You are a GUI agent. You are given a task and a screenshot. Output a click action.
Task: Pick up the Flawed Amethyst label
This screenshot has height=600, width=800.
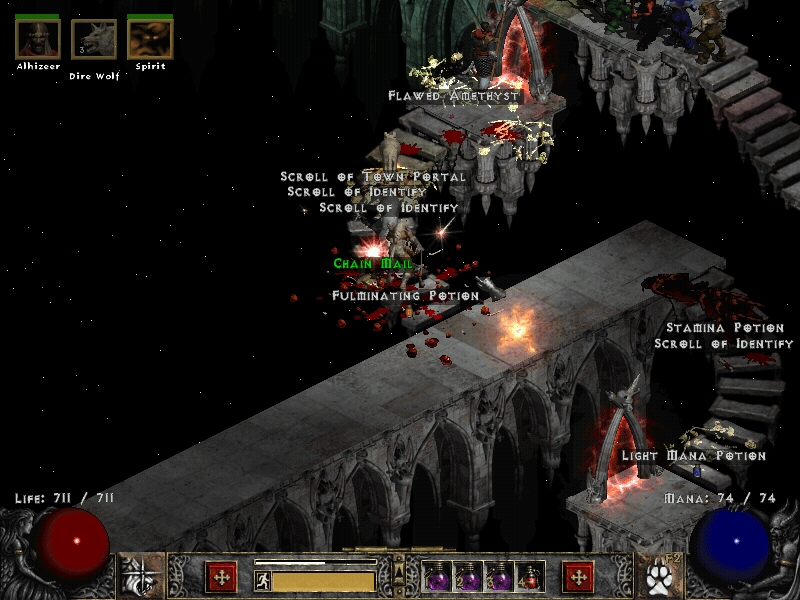pyautogui.click(x=455, y=96)
